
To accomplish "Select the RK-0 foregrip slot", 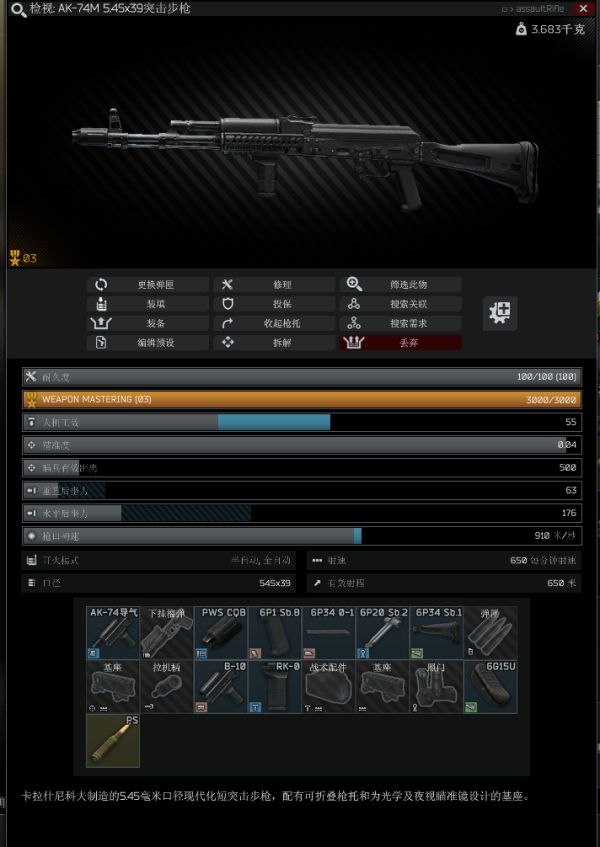I will click(274, 686).
